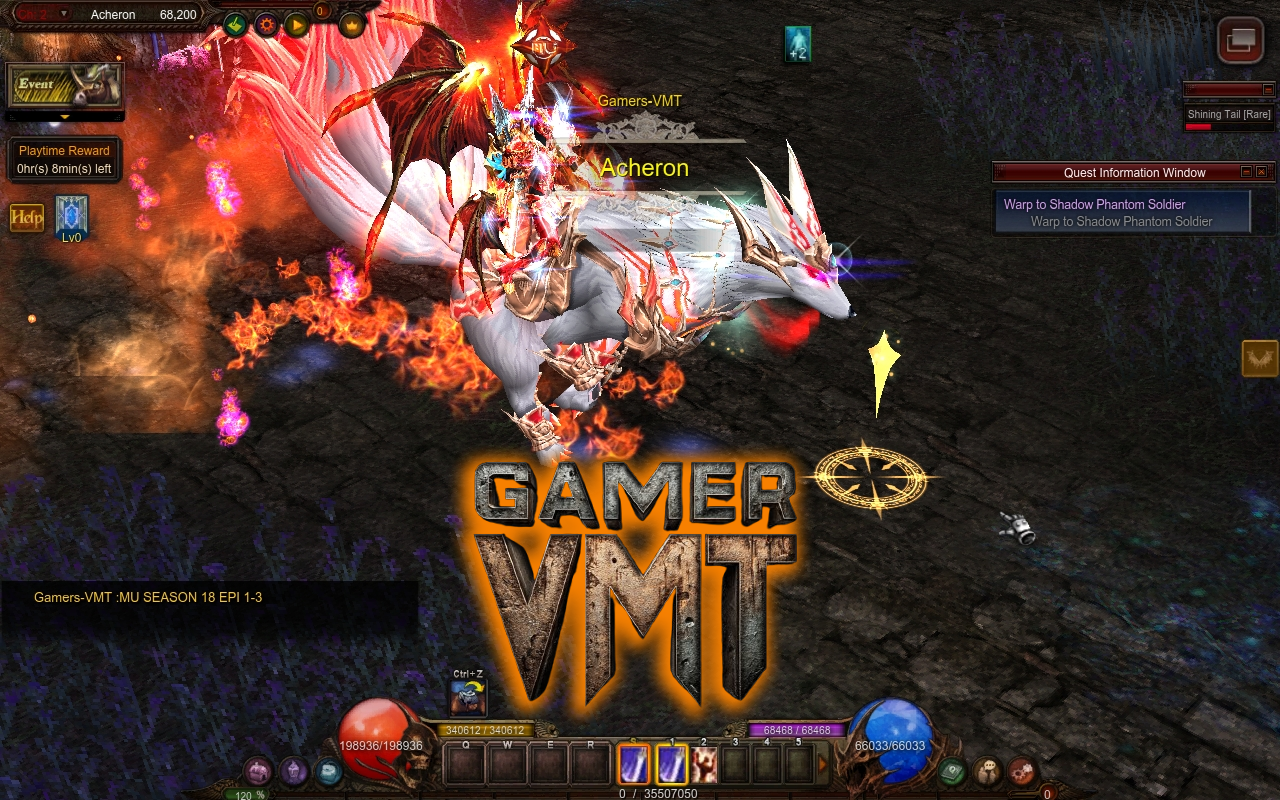The width and height of the screenshot is (1280, 800).
Task: Open the orange gear settings icon
Action: coord(266,24)
